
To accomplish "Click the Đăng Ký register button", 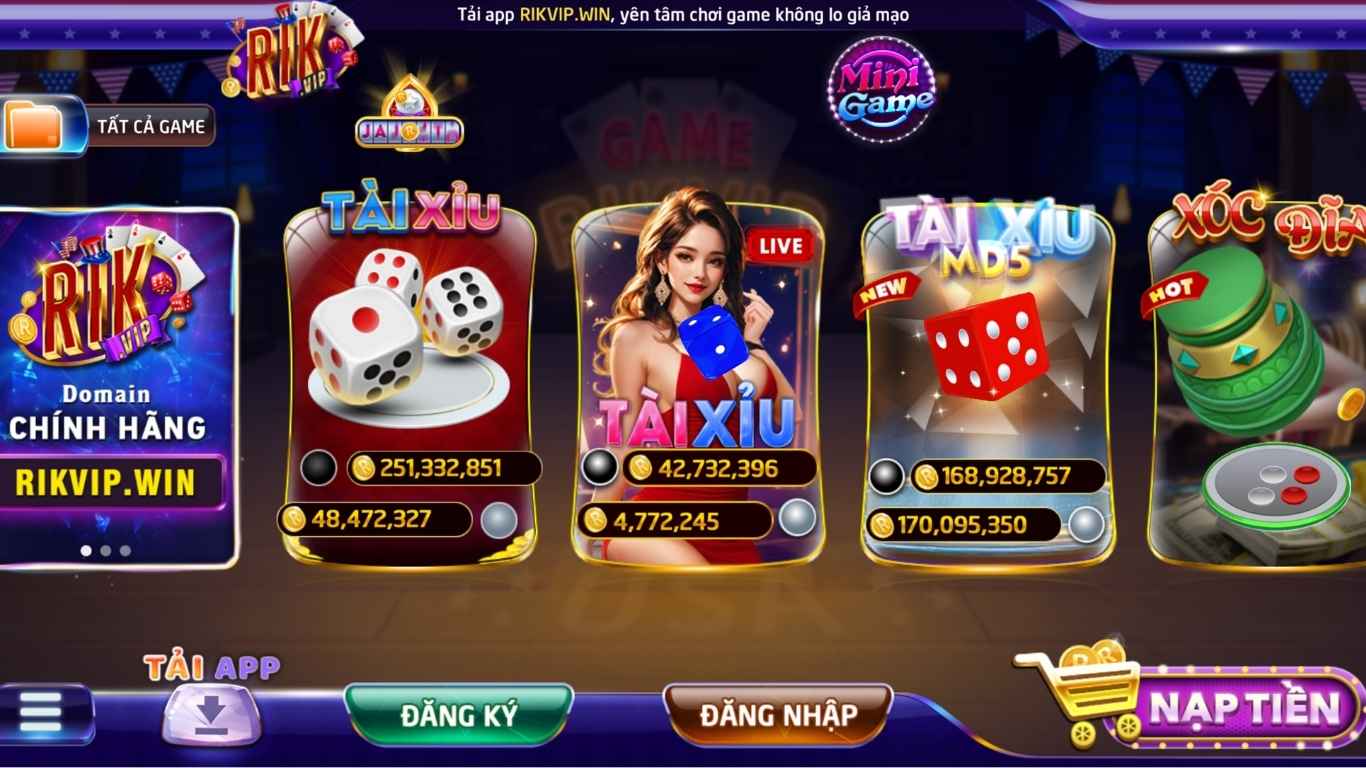I will [x=459, y=715].
